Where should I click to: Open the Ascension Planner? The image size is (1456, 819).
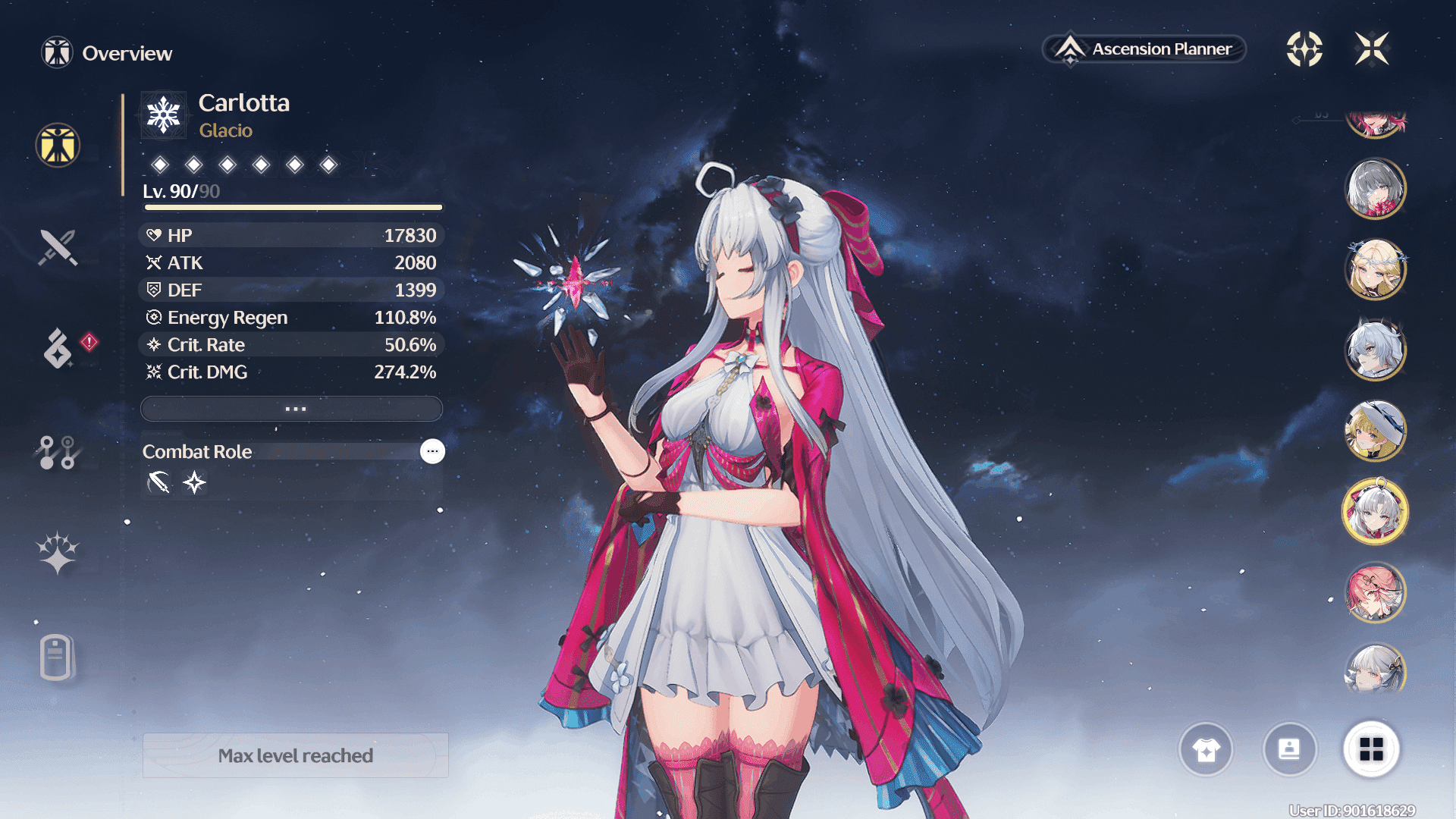click(1144, 49)
